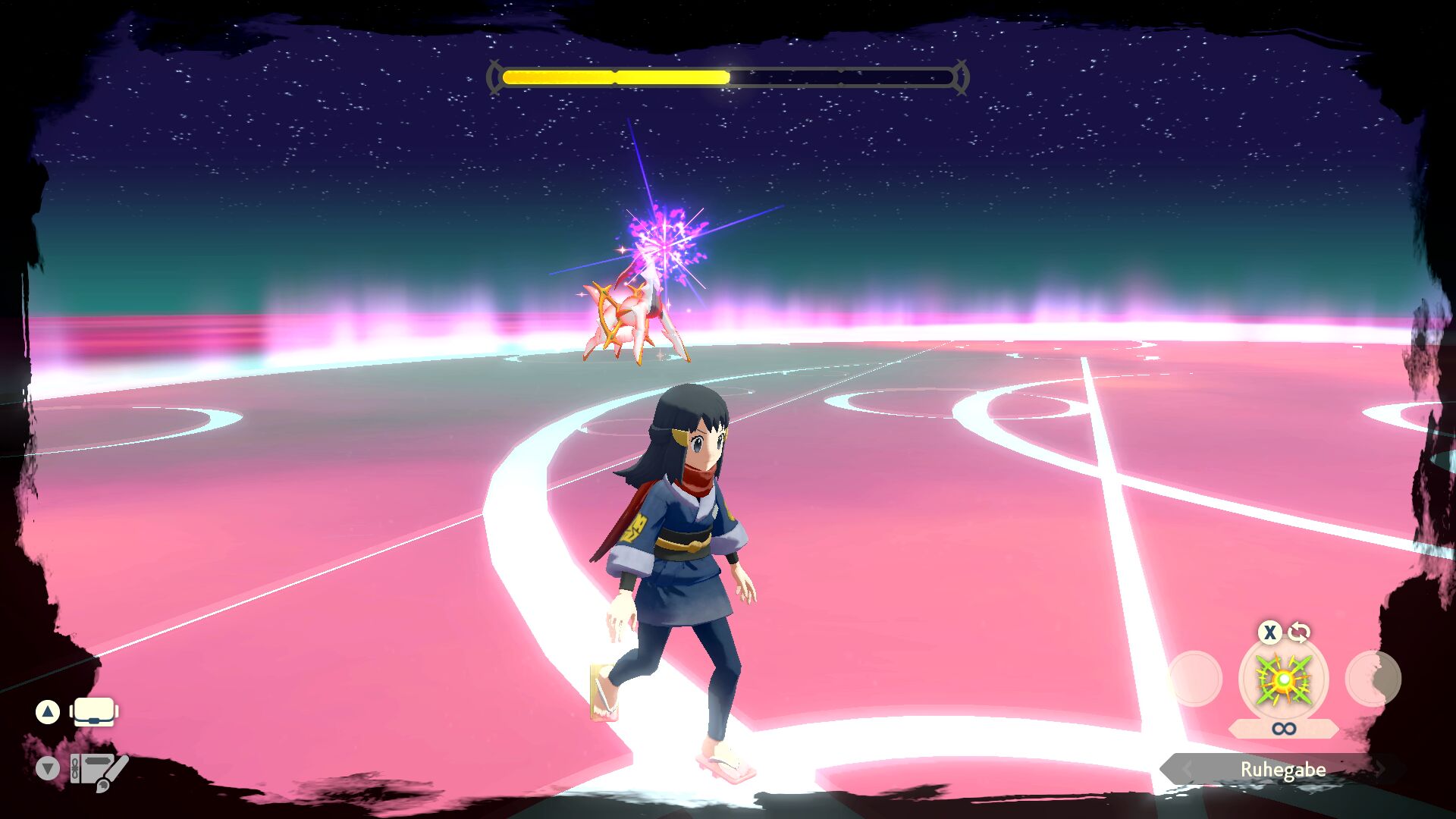Select the Ruhegabe balm item icon
This screenshot has height=819, width=1456.
[1283, 679]
